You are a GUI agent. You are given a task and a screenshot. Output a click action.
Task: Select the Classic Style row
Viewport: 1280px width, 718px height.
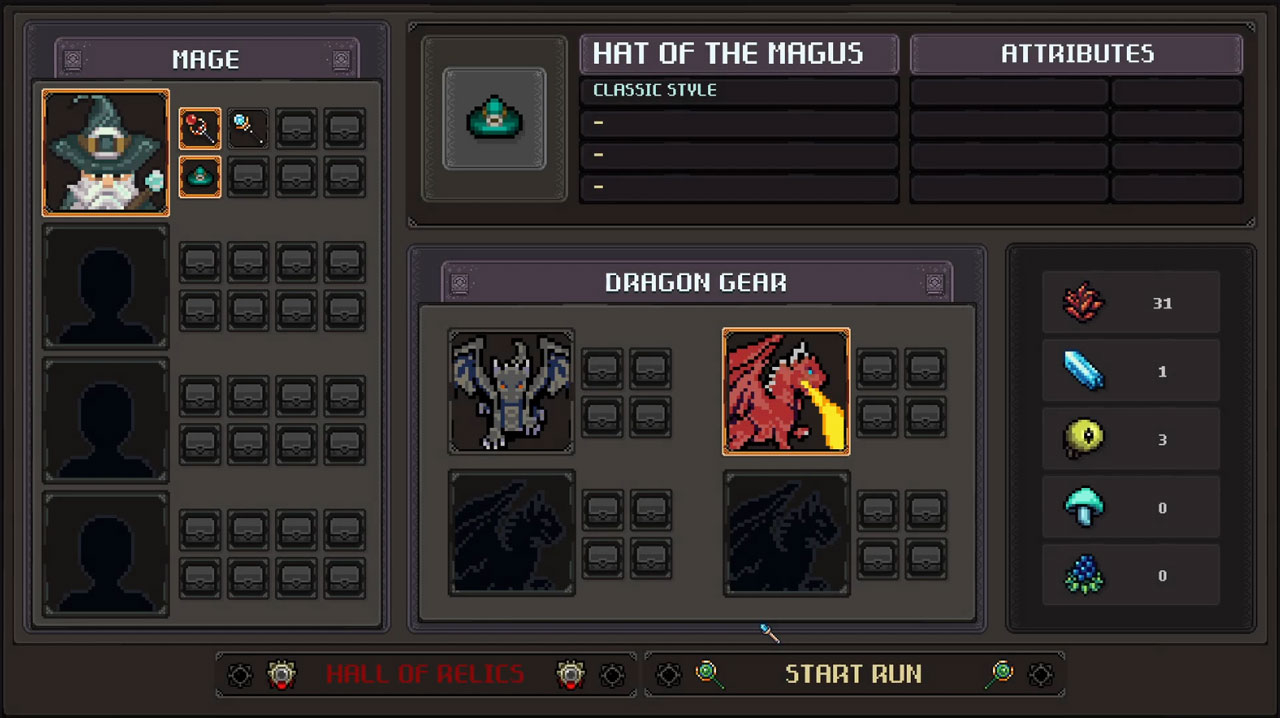(739, 91)
